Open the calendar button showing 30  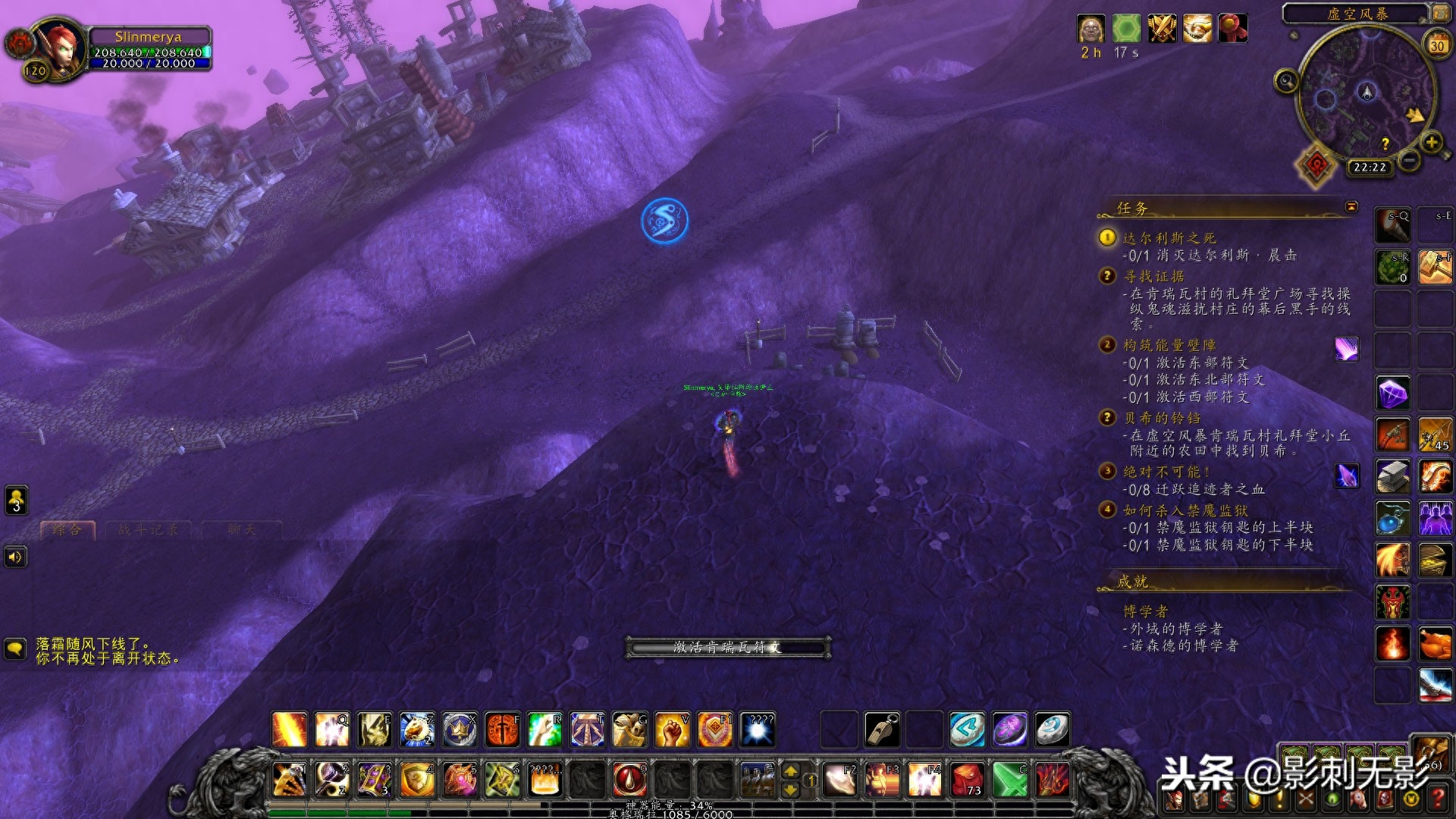1436,45
